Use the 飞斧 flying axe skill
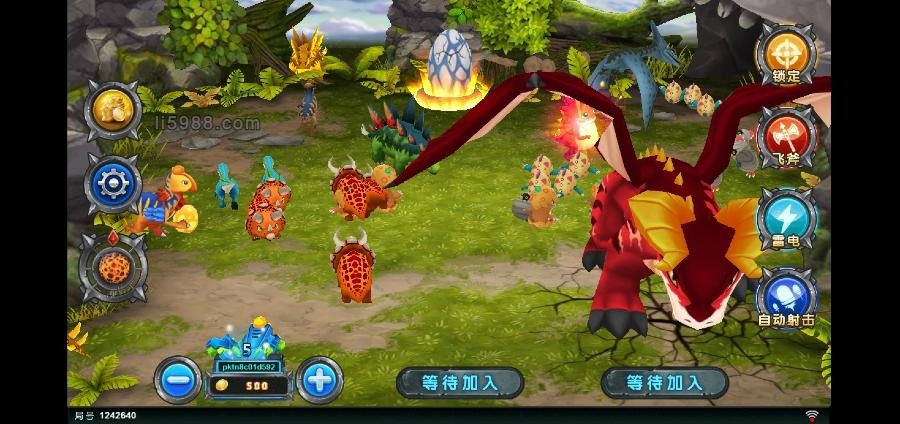This screenshot has height=424, width=900. tap(784, 137)
